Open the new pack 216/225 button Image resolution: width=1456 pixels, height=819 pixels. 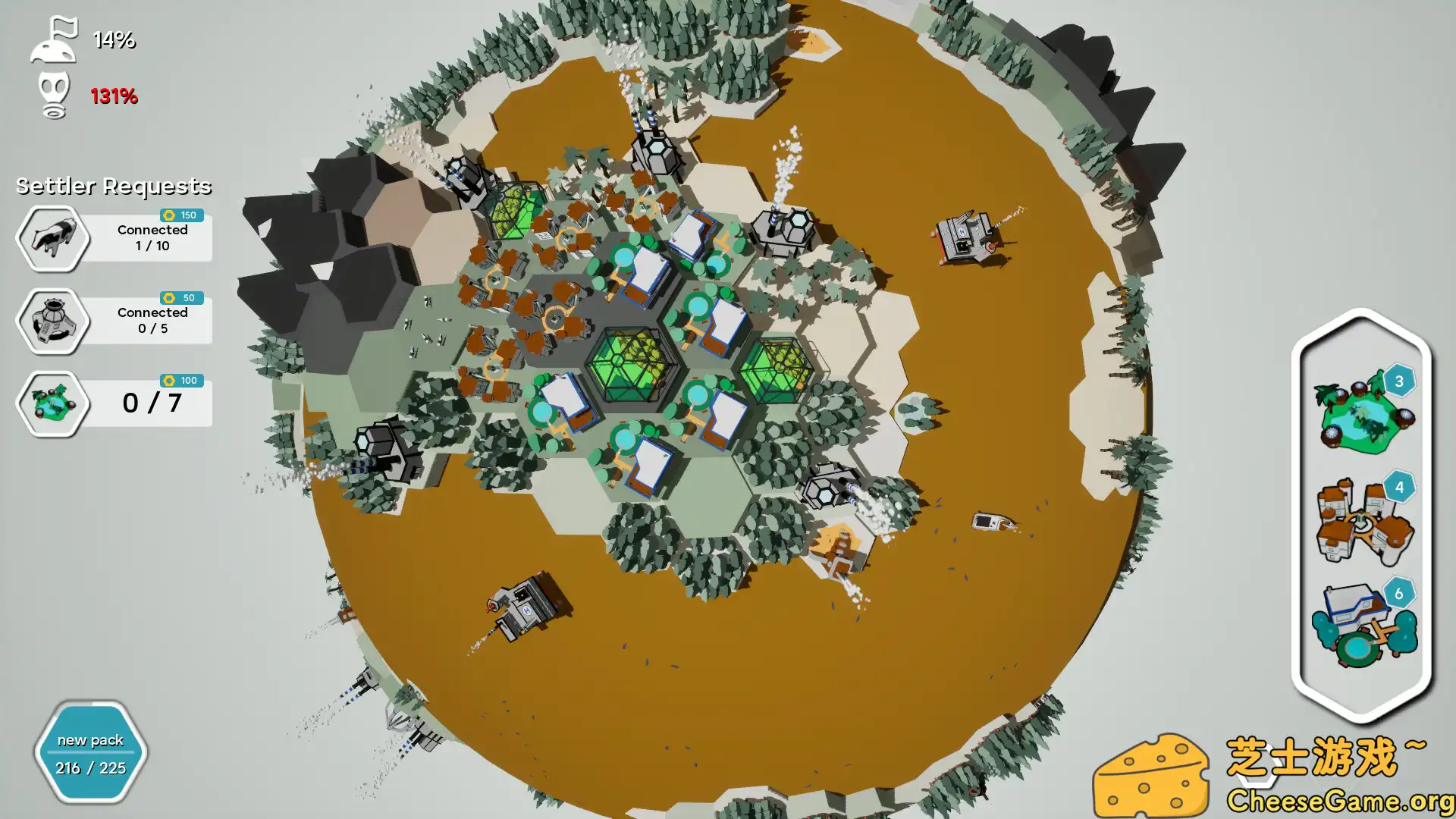[x=89, y=753]
